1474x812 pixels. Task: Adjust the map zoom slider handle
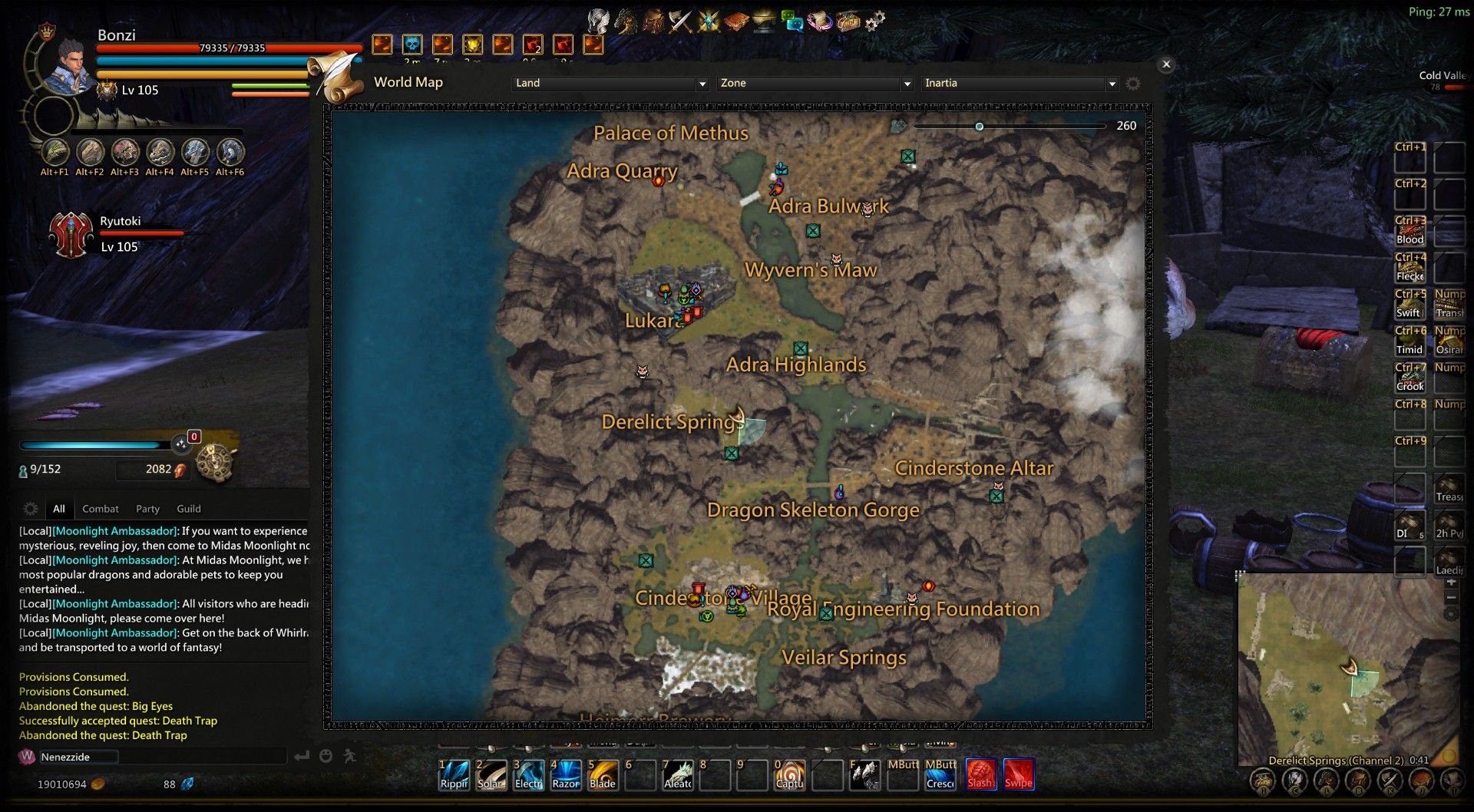click(x=979, y=127)
